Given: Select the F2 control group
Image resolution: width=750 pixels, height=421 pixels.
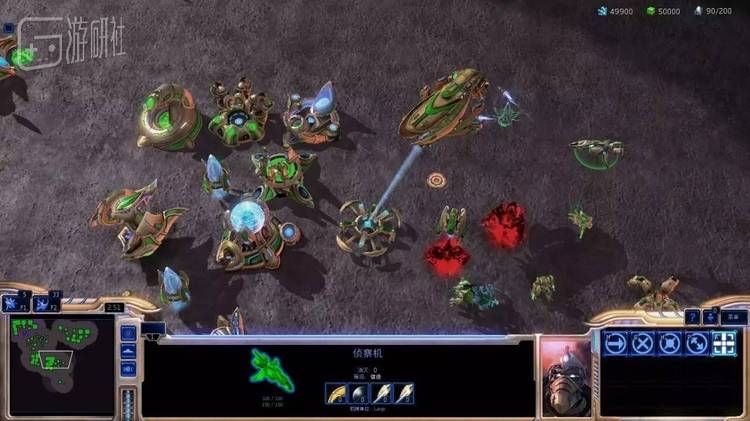Looking at the screenshot, I should 44,304.
